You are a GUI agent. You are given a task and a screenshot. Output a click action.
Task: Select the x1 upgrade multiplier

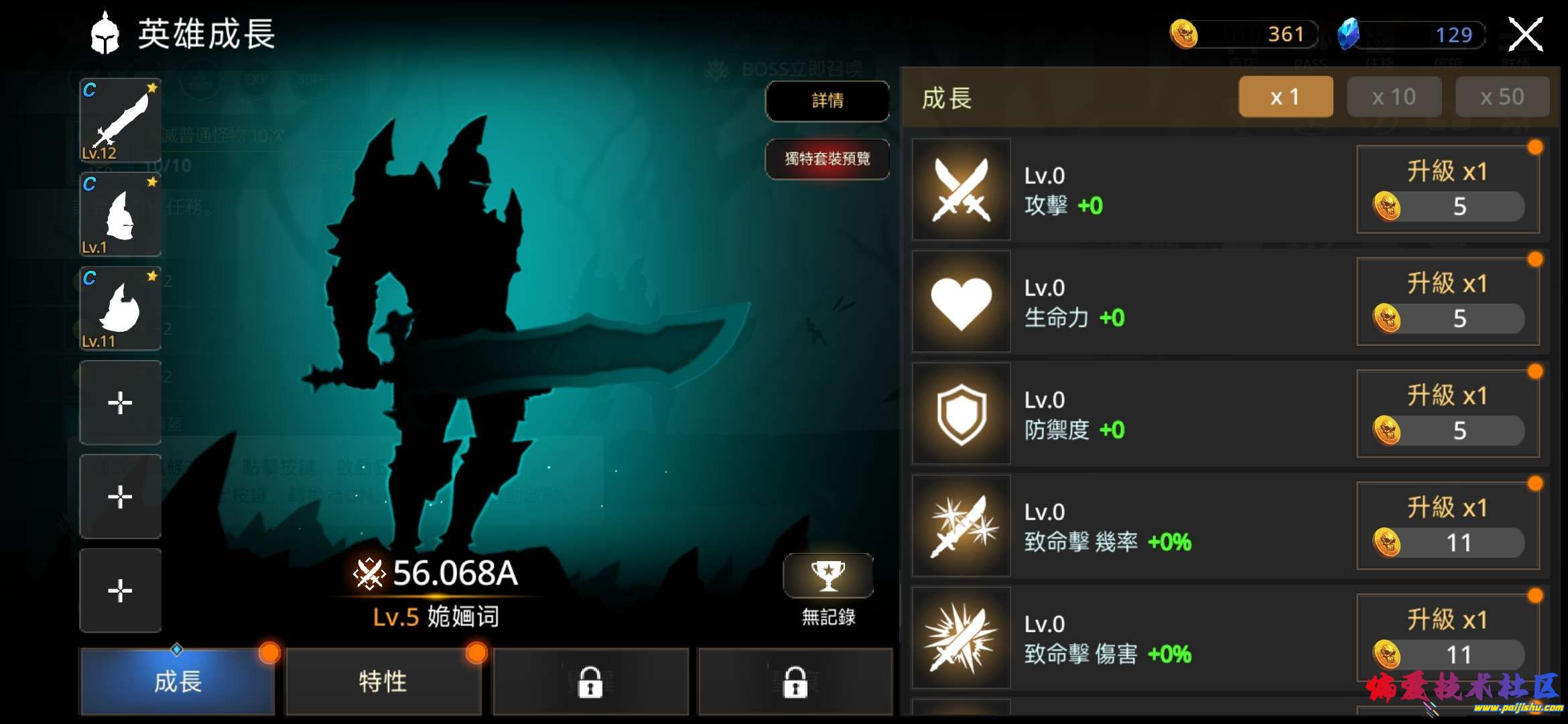click(1285, 97)
